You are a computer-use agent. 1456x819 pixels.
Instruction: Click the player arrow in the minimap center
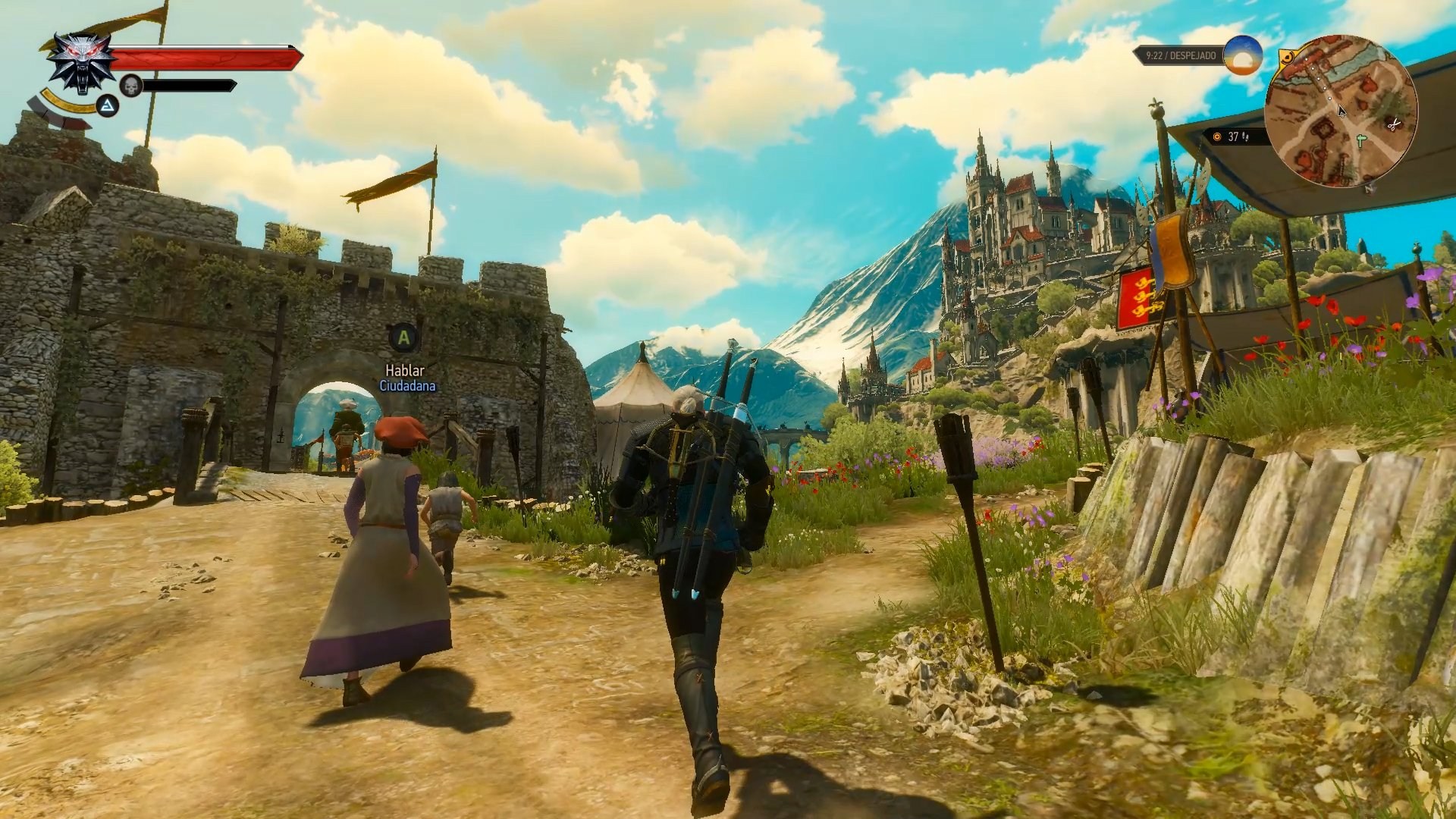click(1341, 112)
